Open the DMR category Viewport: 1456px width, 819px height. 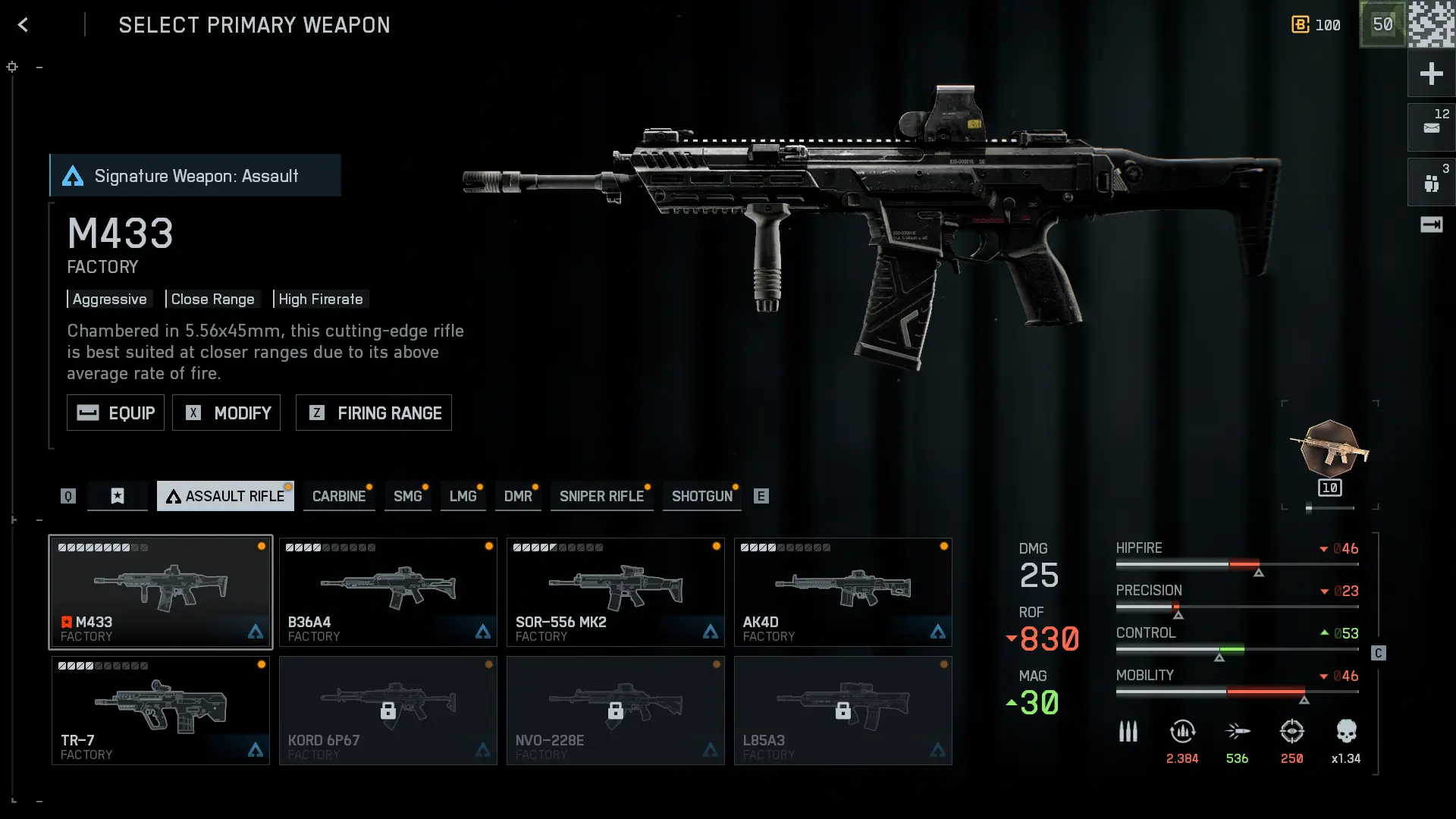pos(518,496)
